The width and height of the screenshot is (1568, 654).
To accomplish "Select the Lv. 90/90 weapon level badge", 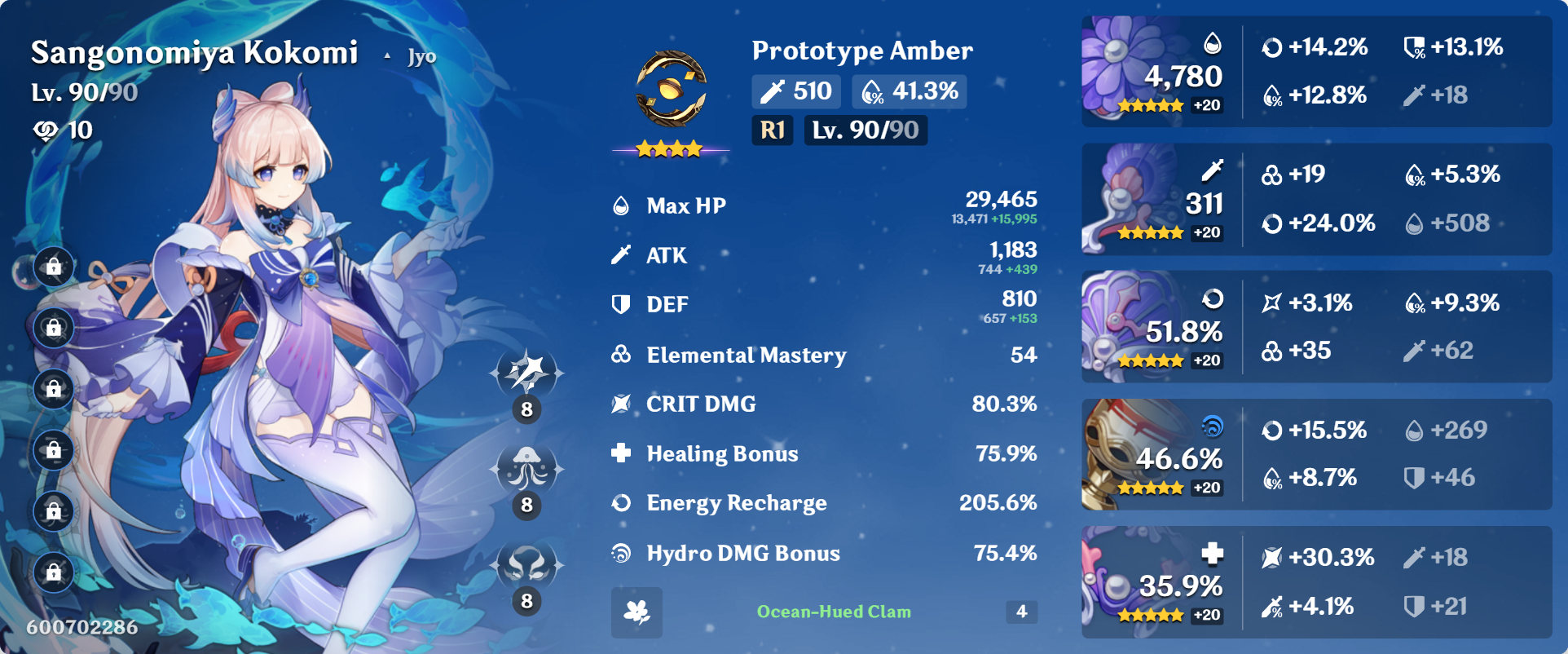I will tap(865, 129).
